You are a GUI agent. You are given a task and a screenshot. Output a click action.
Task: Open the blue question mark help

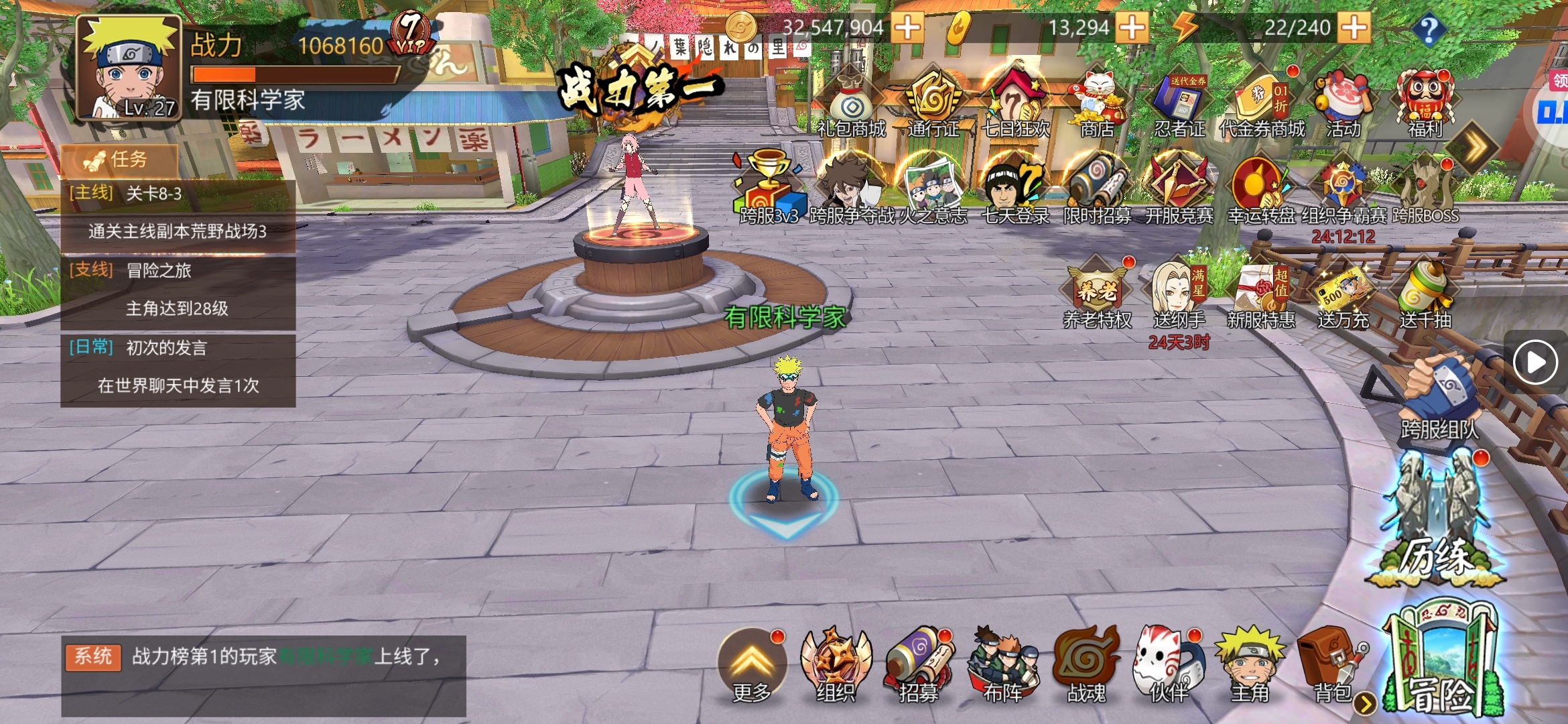[1428, 29]
